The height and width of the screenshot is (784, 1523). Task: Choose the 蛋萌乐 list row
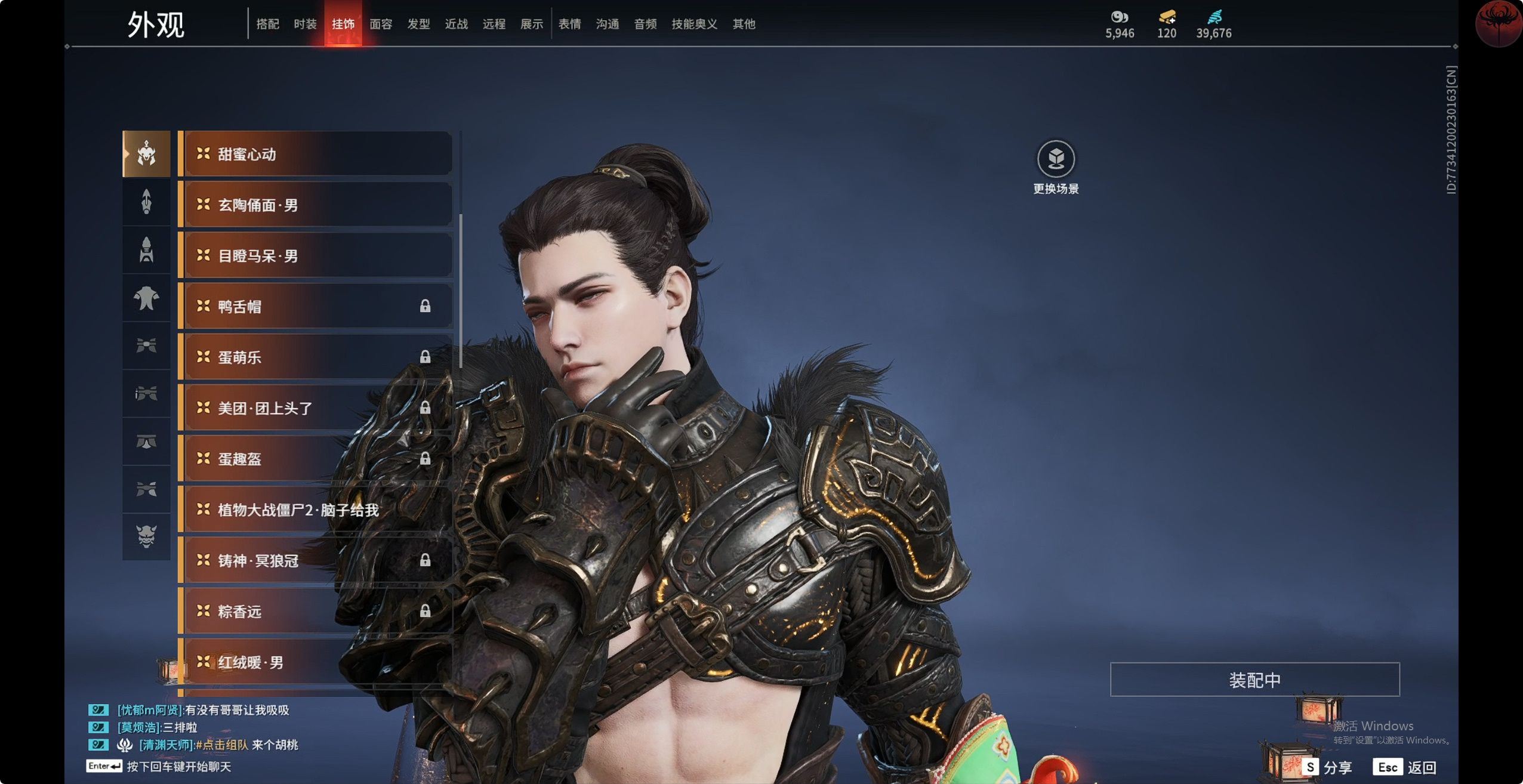[316, 357]
